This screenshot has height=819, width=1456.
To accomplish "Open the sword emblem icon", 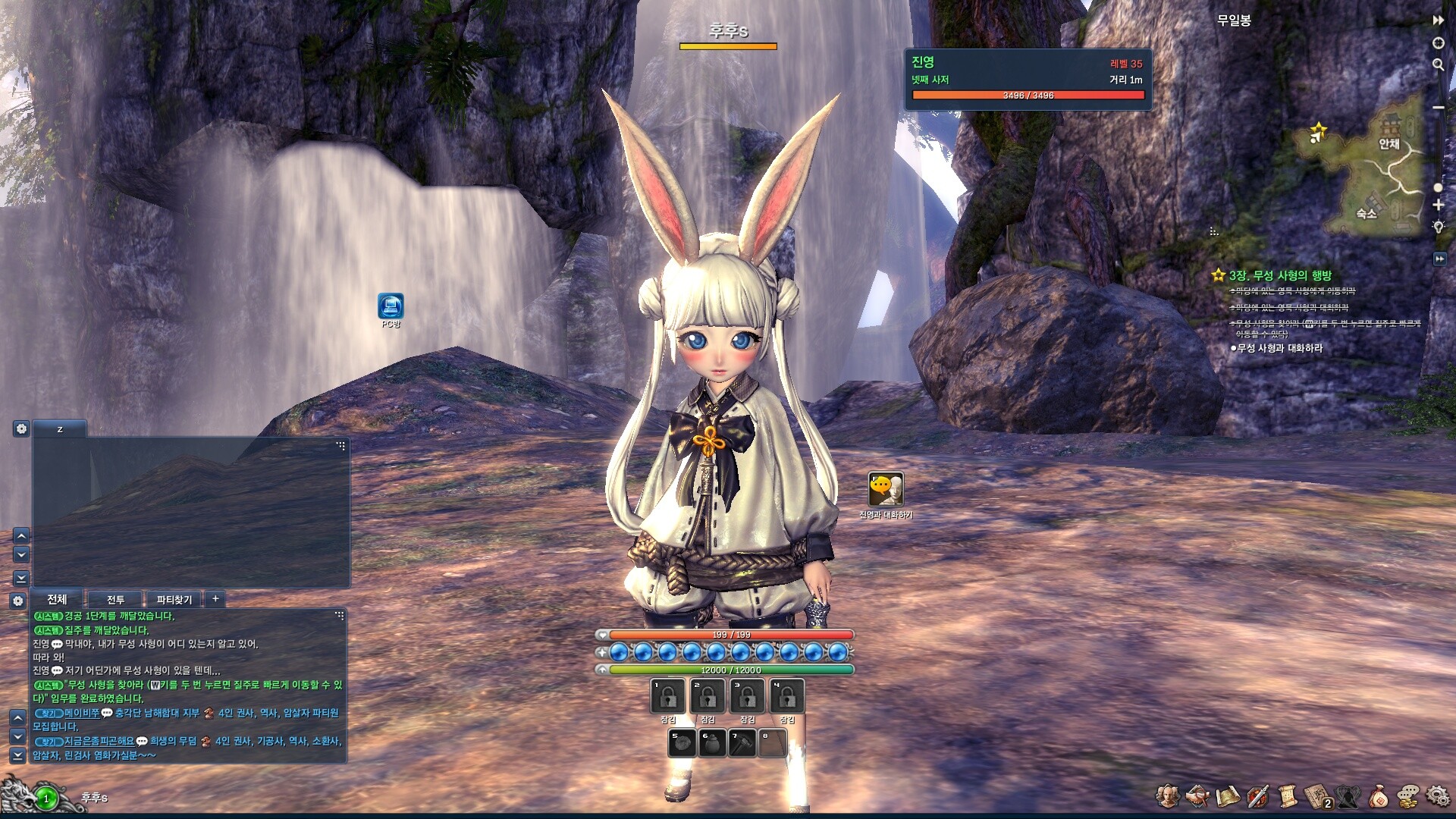I will (x=1257, y=796).
